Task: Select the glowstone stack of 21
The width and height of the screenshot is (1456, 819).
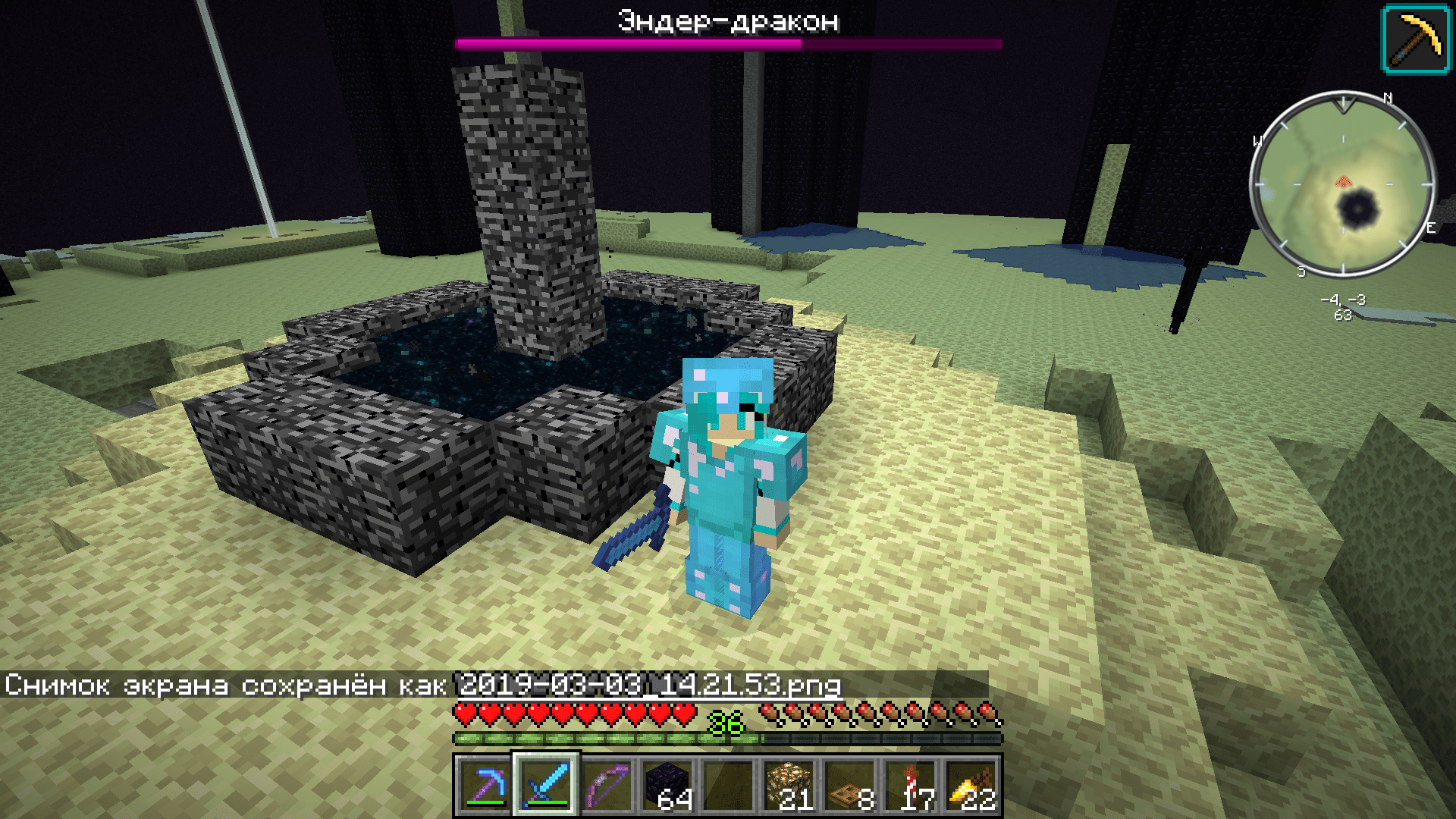Action: click(789, 786)
